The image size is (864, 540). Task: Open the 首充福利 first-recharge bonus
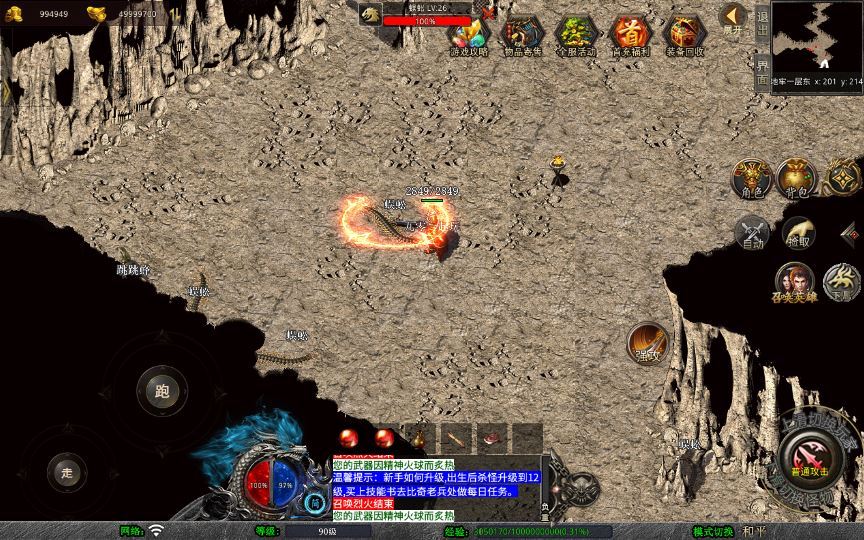[630, 35]
